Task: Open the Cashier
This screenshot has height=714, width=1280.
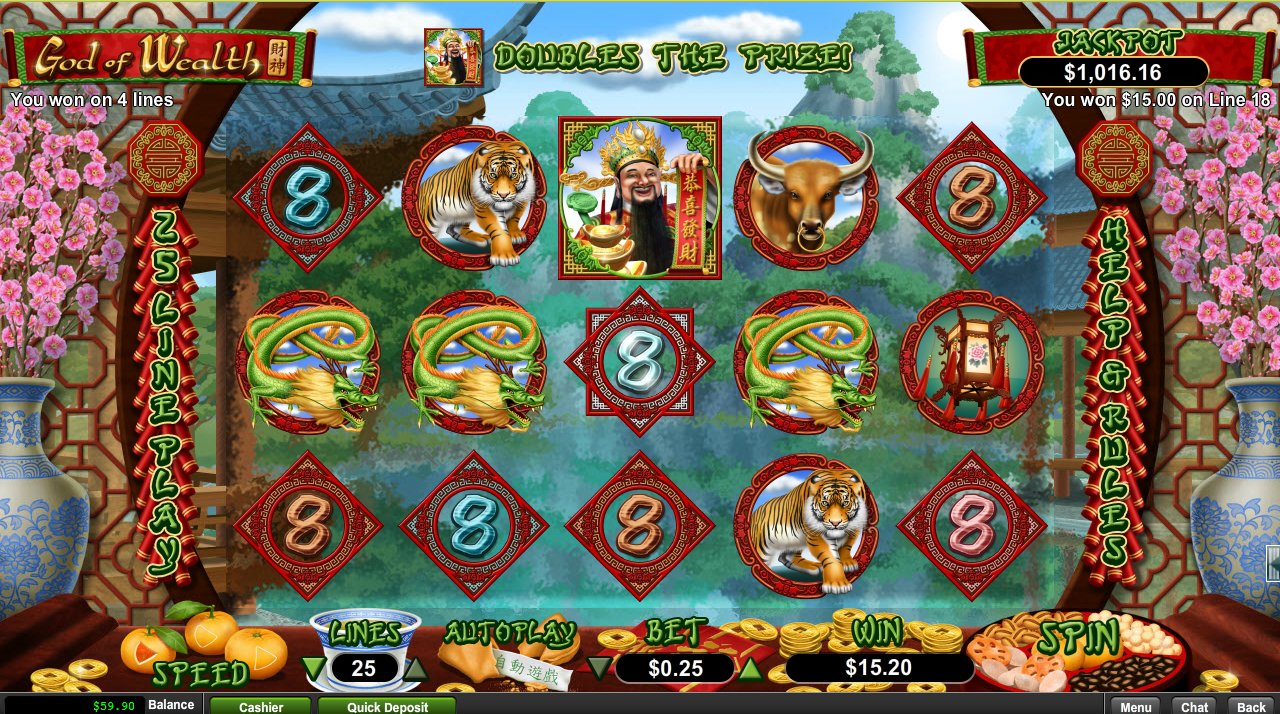Action: pos(261,706)
